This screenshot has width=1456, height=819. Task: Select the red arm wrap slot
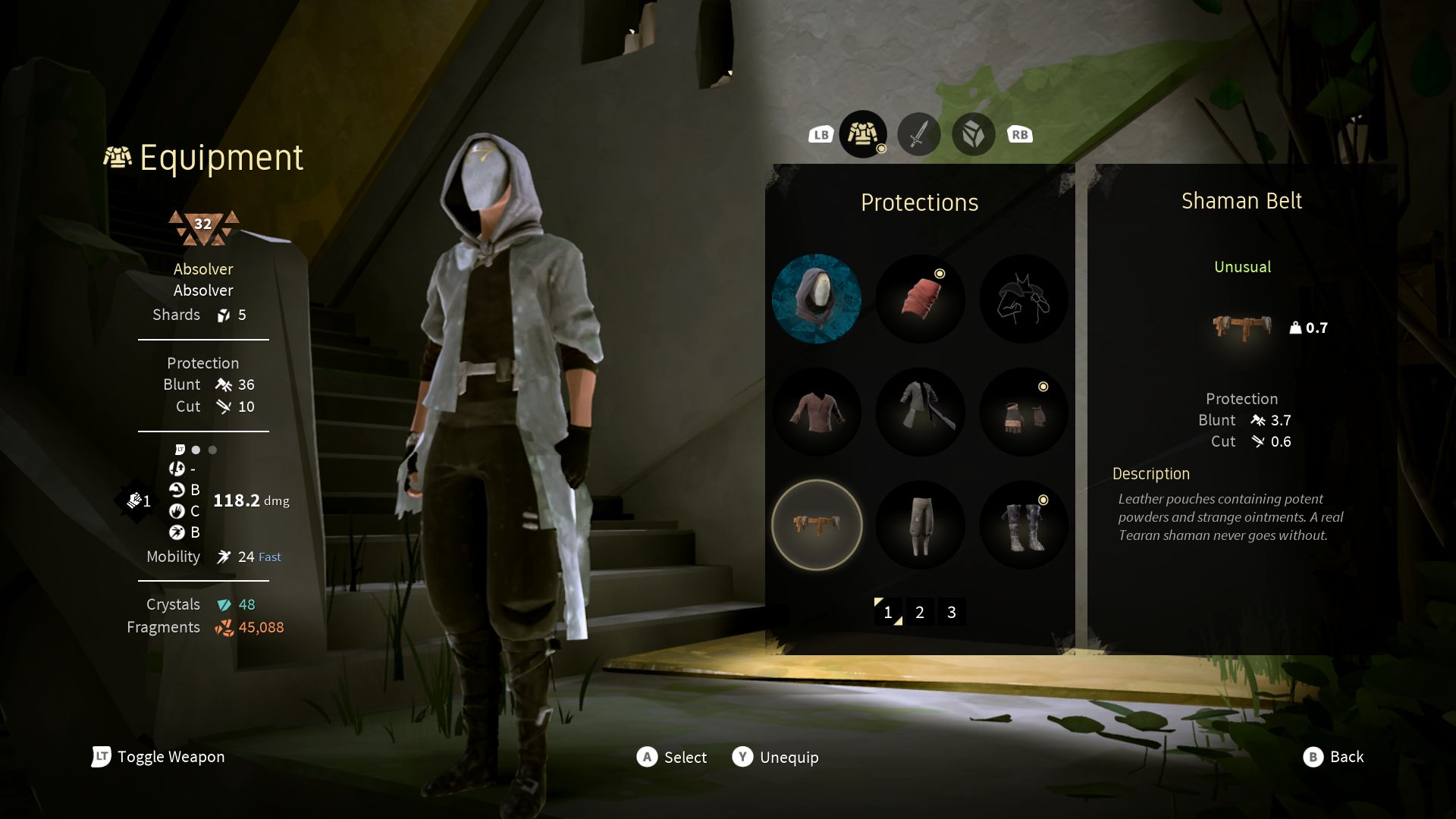pyautogui.click(x=920, y=299)
